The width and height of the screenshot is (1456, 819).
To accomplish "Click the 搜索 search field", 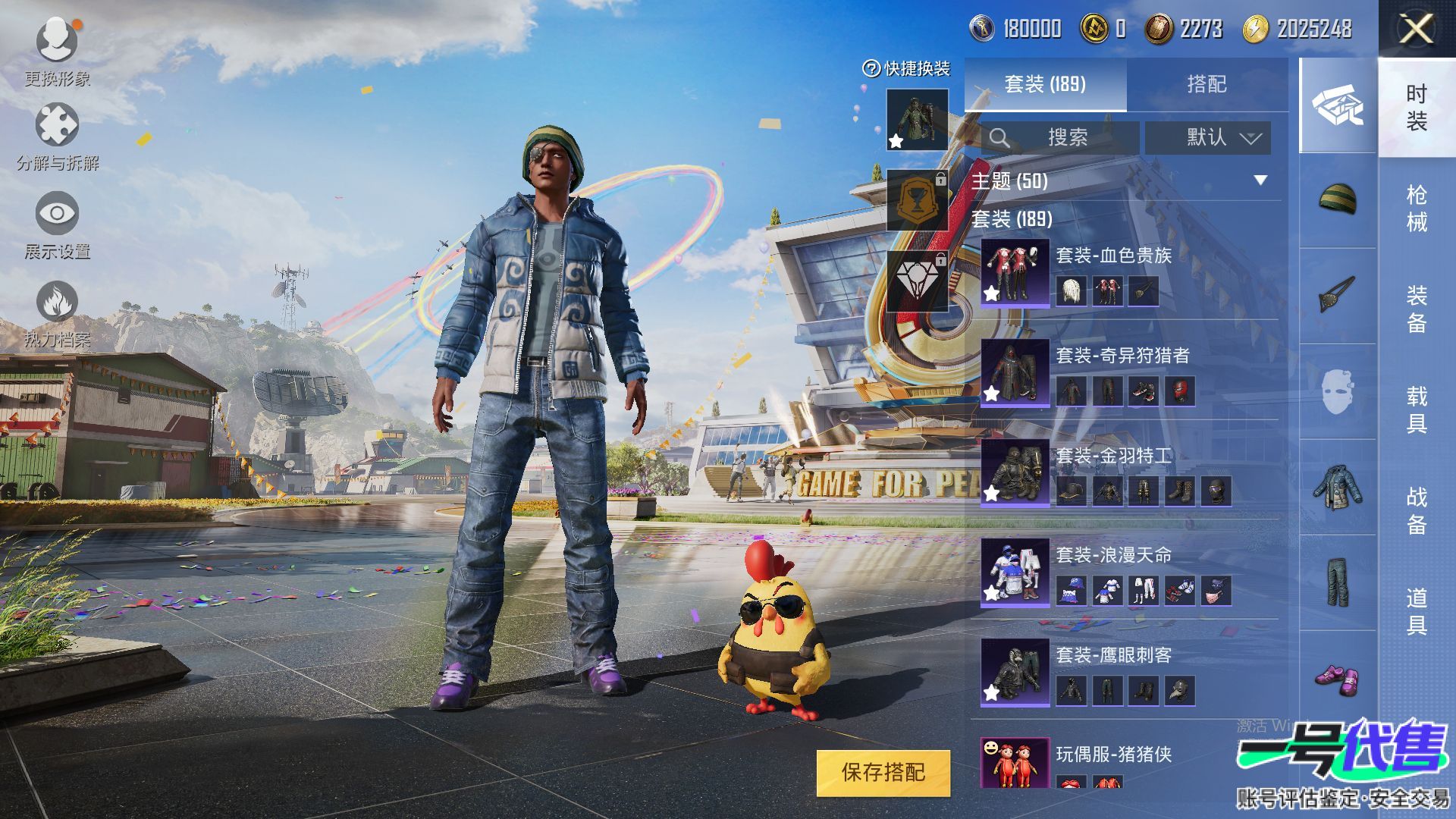I will [1060, 138].
